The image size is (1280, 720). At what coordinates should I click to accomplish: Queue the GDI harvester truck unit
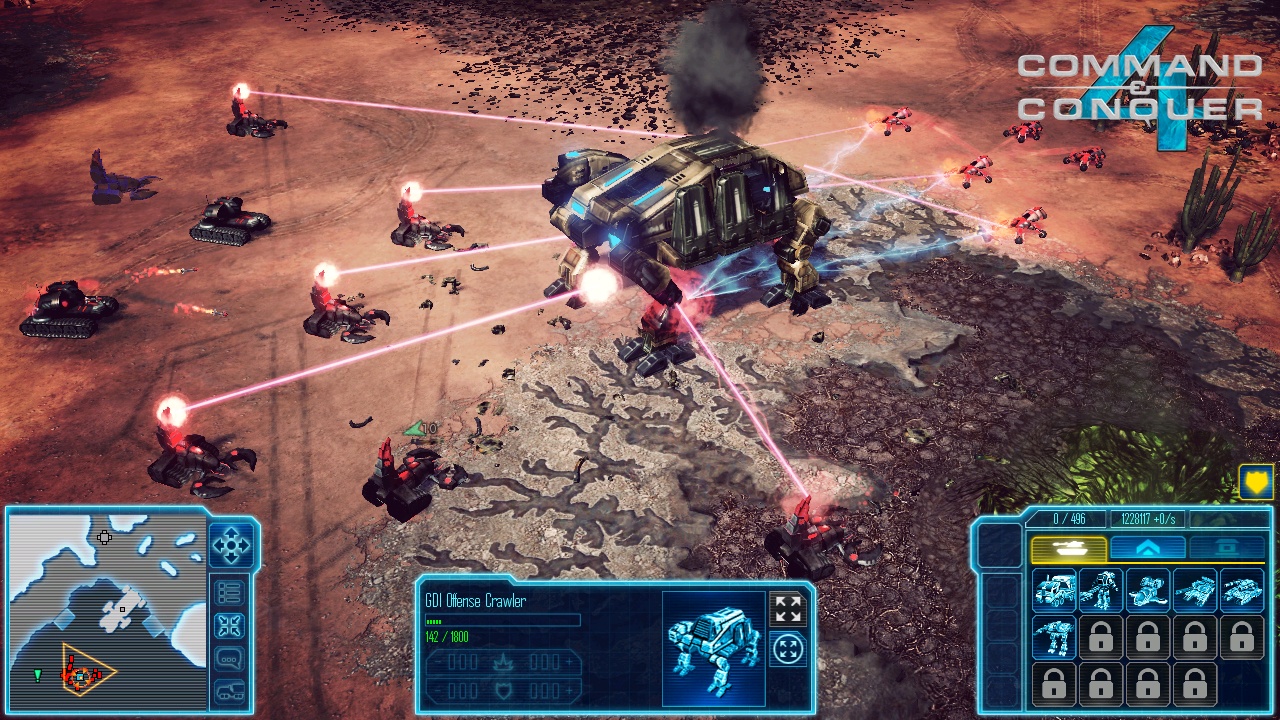click(x=1056, y=592)
